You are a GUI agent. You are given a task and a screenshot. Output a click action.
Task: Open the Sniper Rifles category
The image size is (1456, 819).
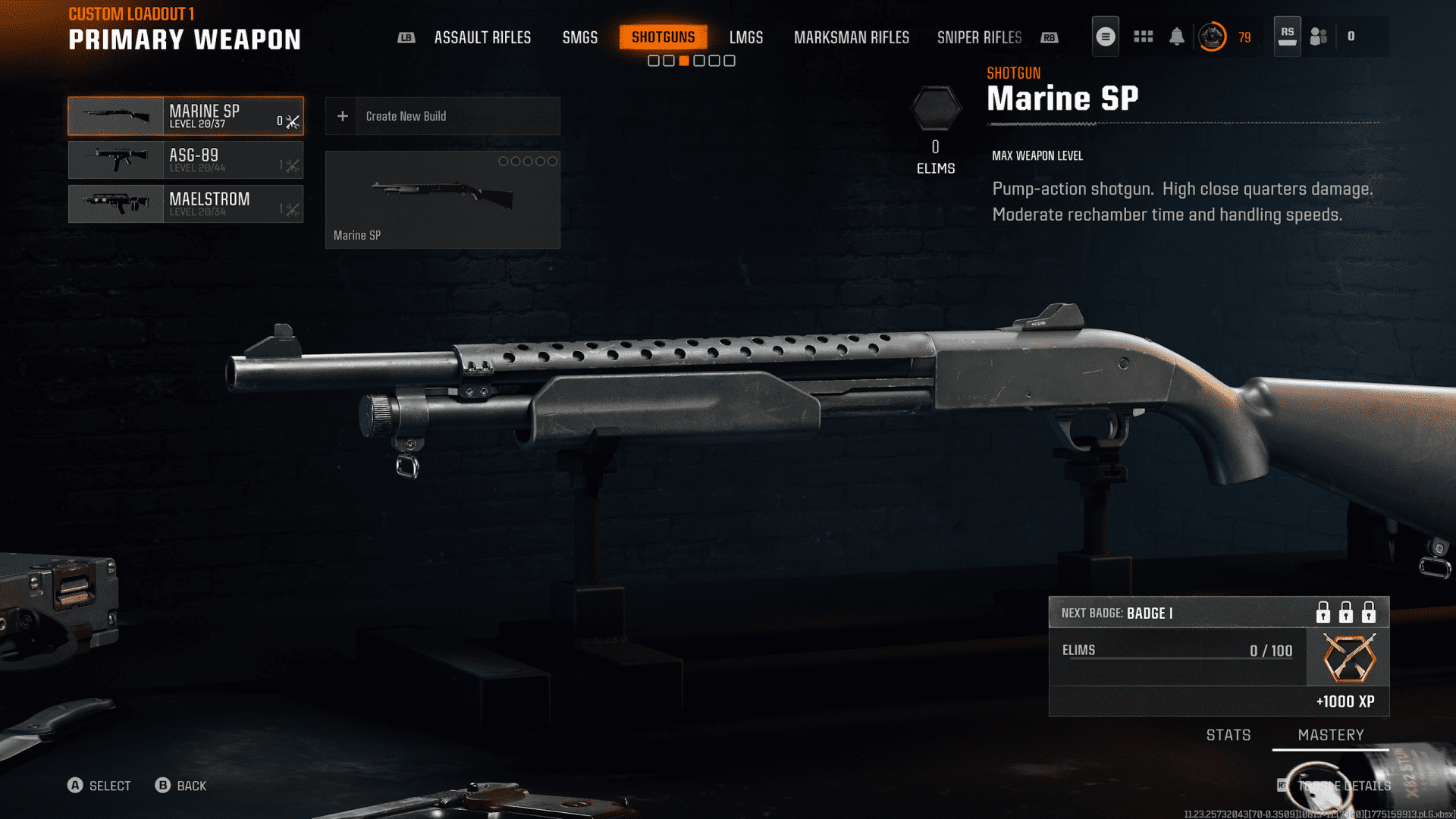point(979,37)
